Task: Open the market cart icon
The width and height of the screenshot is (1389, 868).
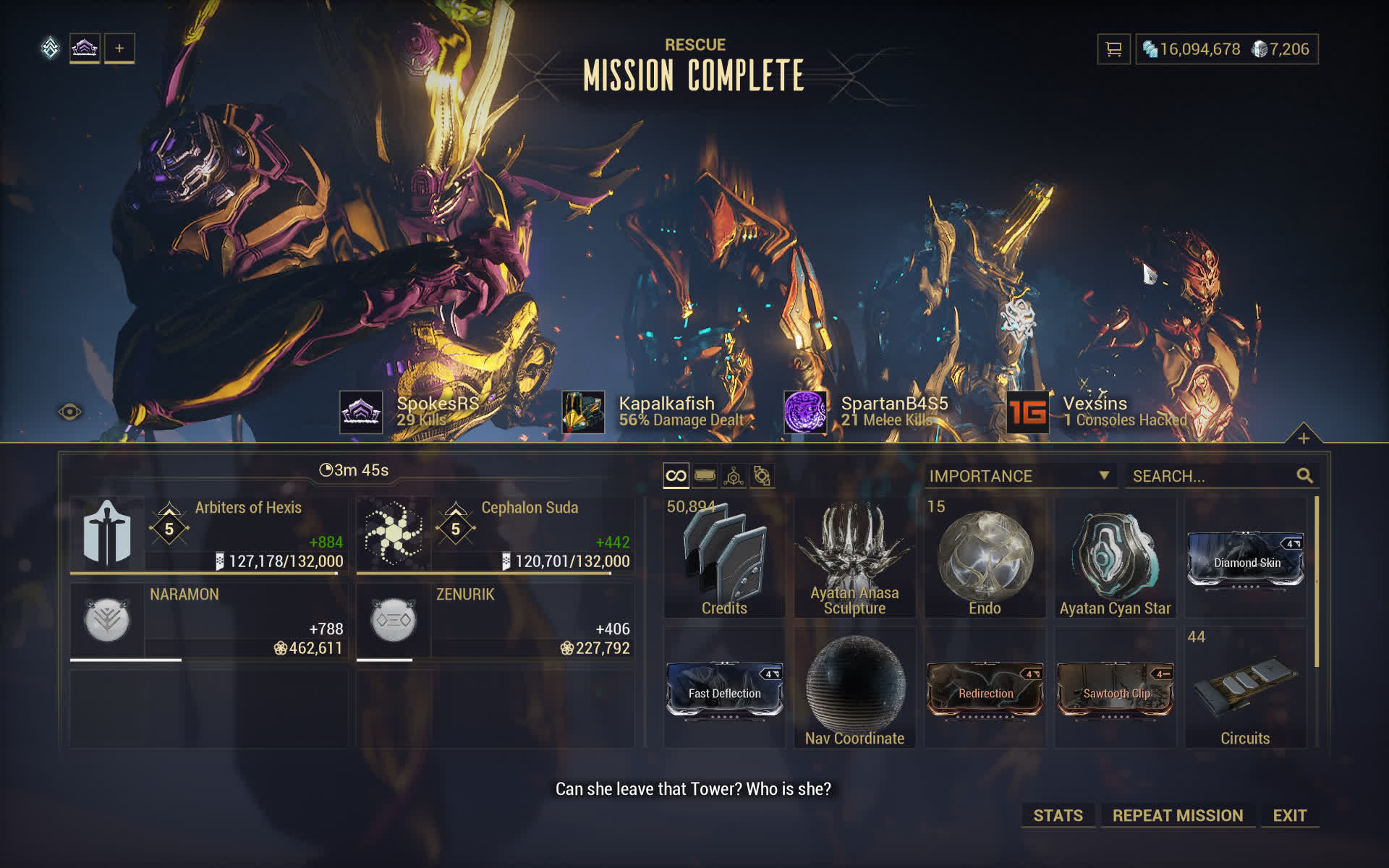Action: click(x=1113, y=49)
